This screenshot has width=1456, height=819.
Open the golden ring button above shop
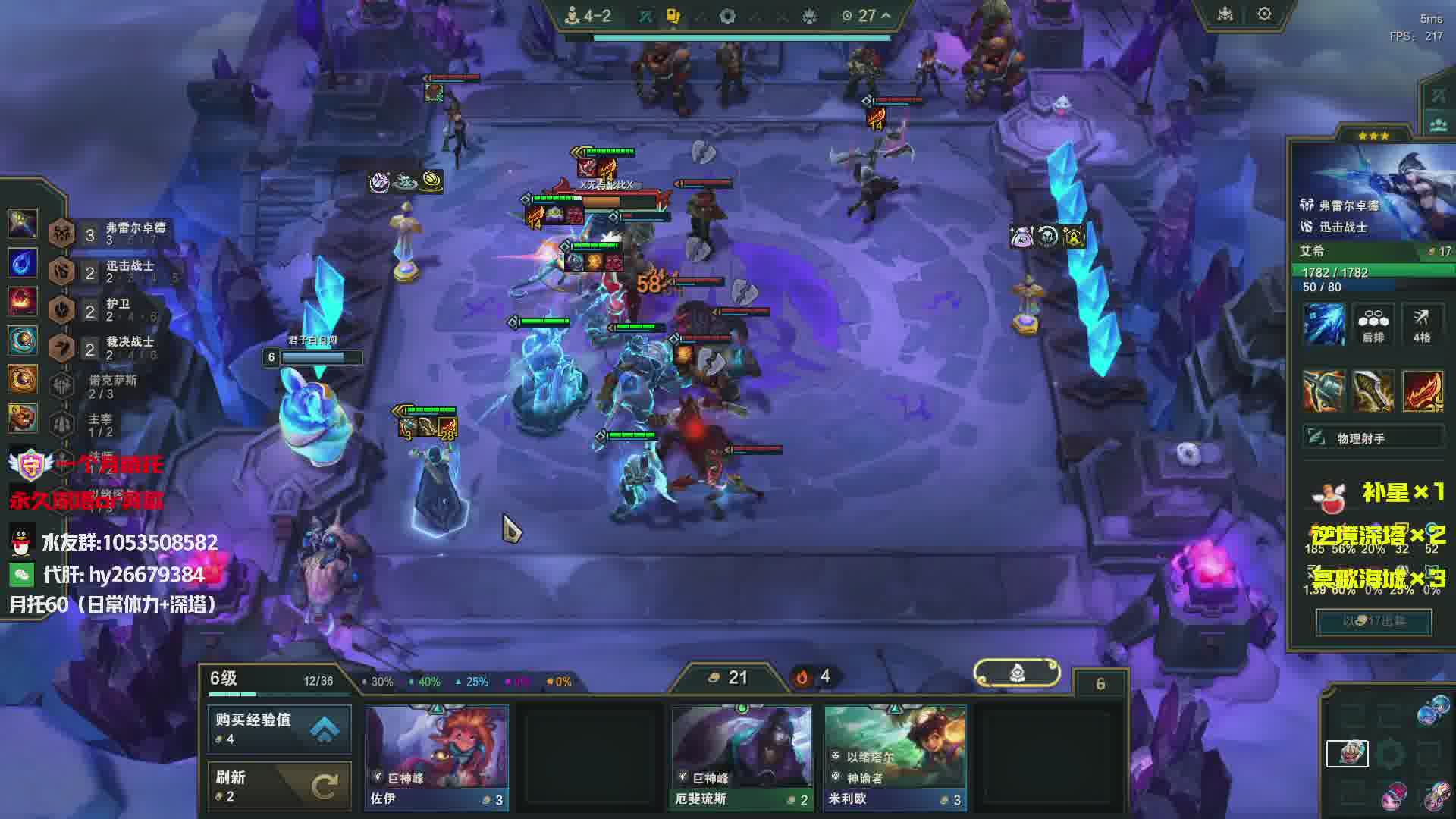1016,673
